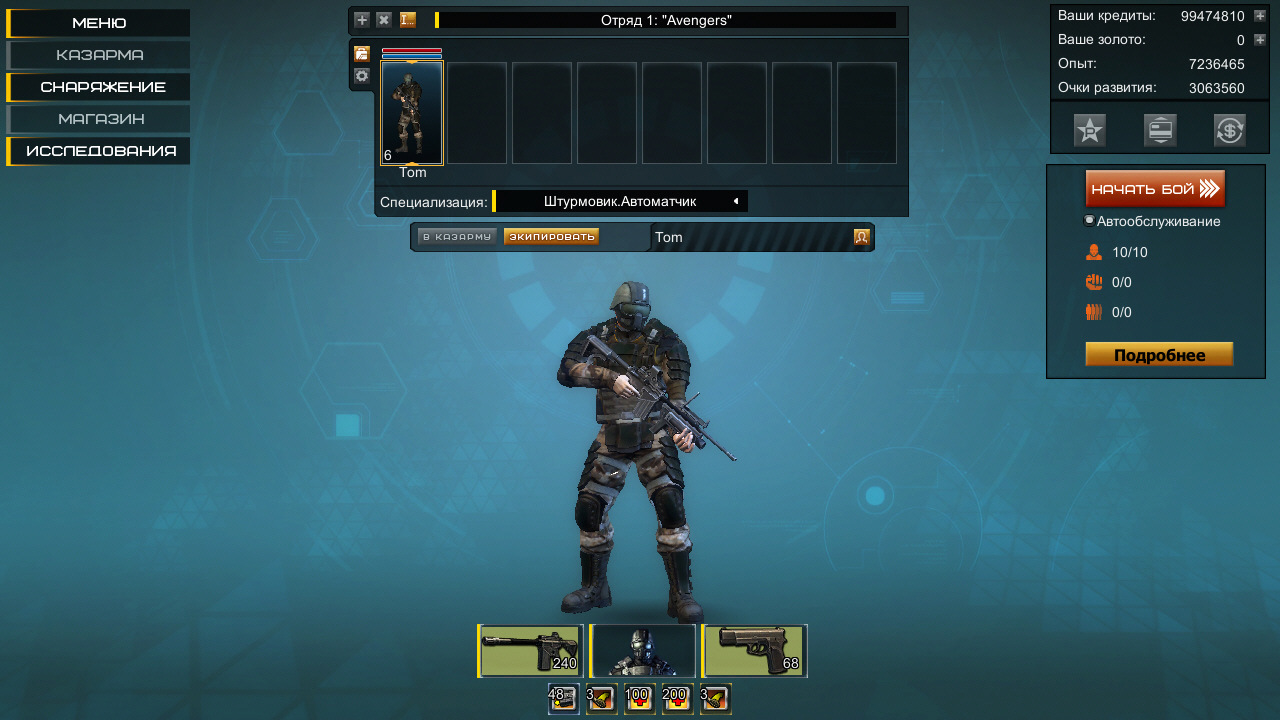1280x720 pixels.
Task: Choose the armor suit slot
Action: coord(642,651)
